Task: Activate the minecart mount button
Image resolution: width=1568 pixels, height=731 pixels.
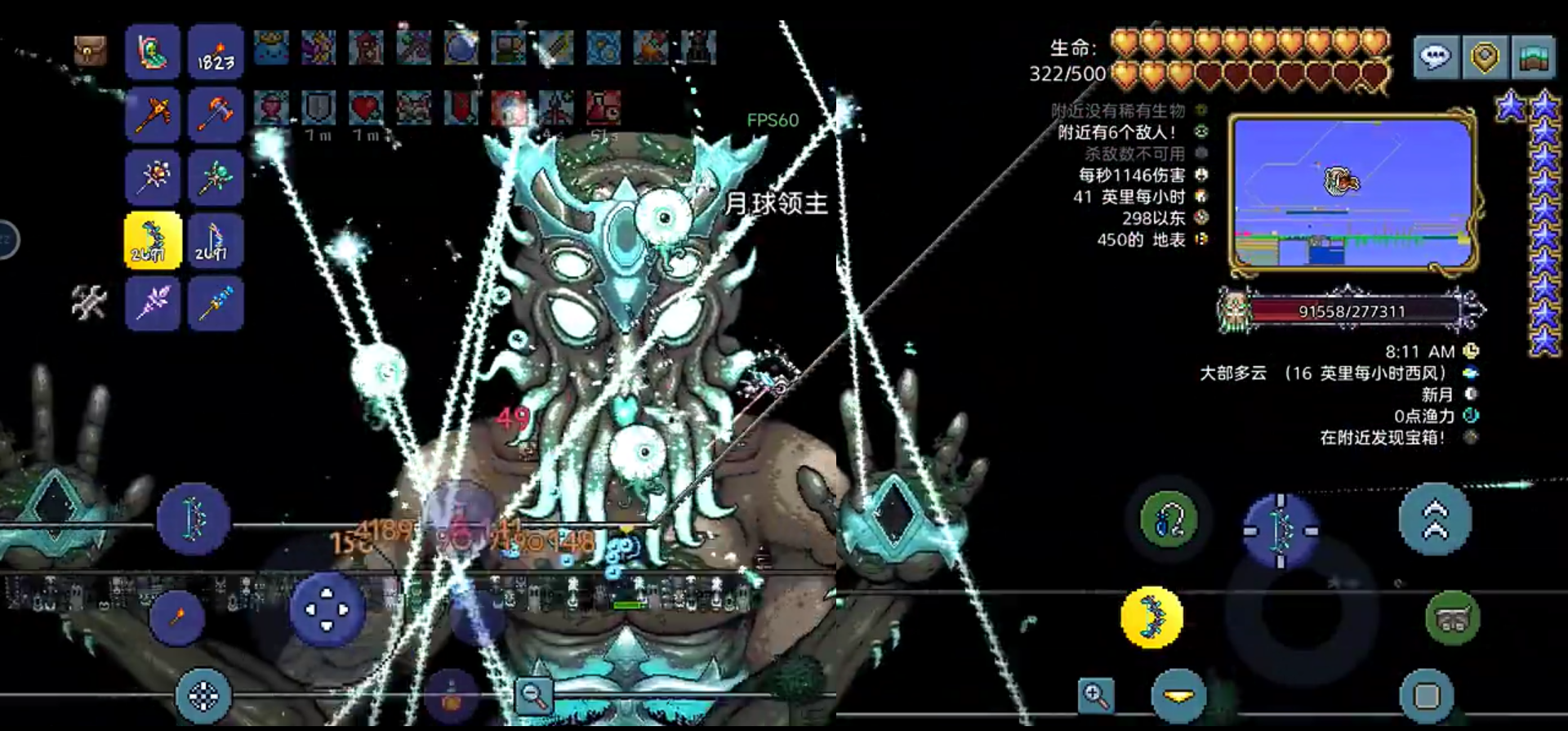Action: click(1452, 618)
